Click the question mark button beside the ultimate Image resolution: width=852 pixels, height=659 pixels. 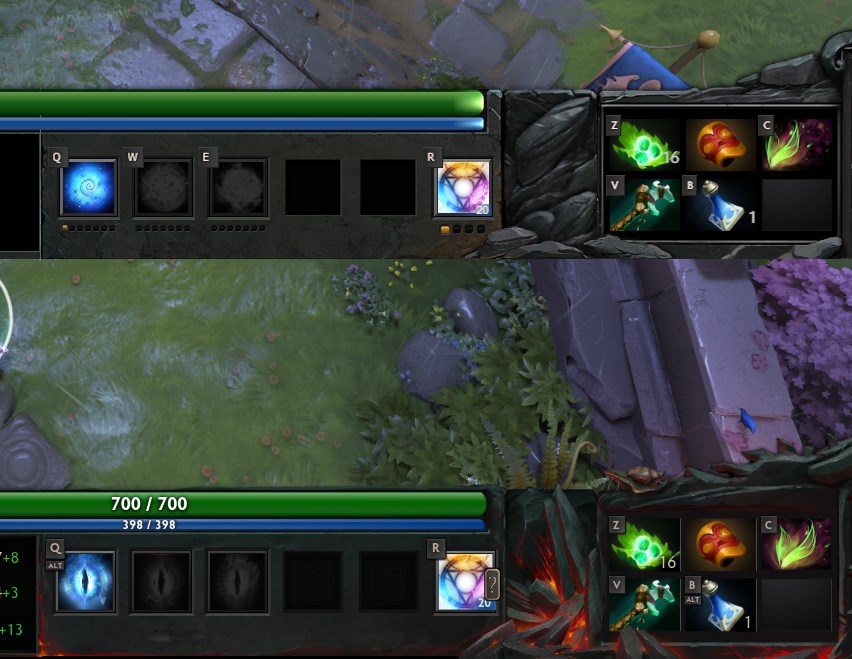491,583
